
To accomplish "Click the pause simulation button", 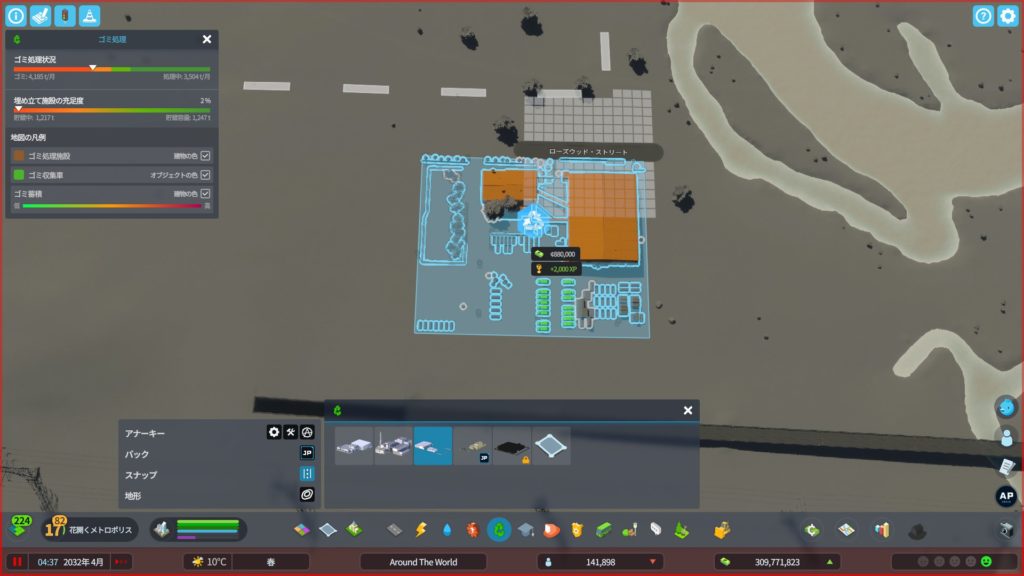I will tap(17, 562).
